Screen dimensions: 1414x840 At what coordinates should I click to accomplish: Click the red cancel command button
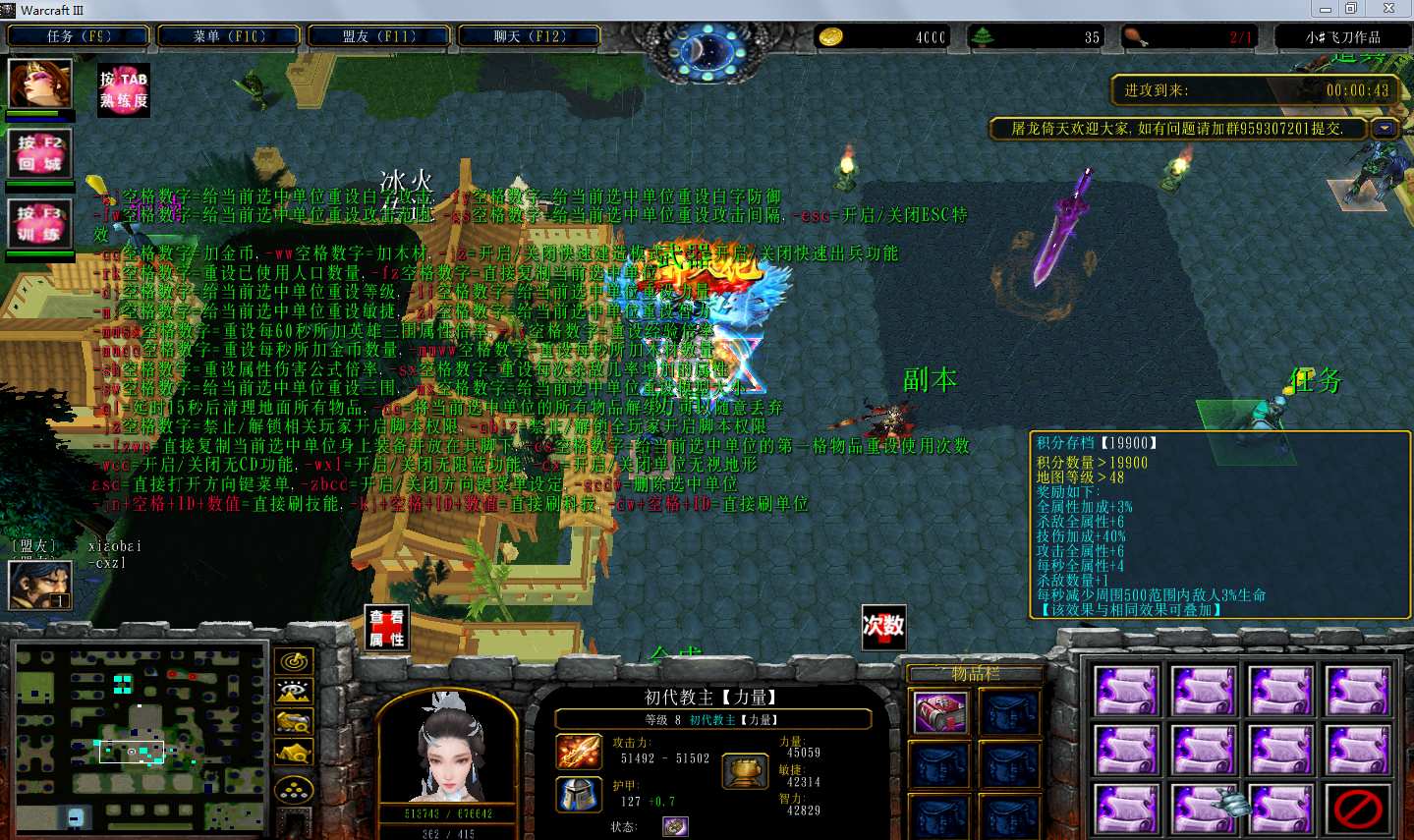(1358, 809)
